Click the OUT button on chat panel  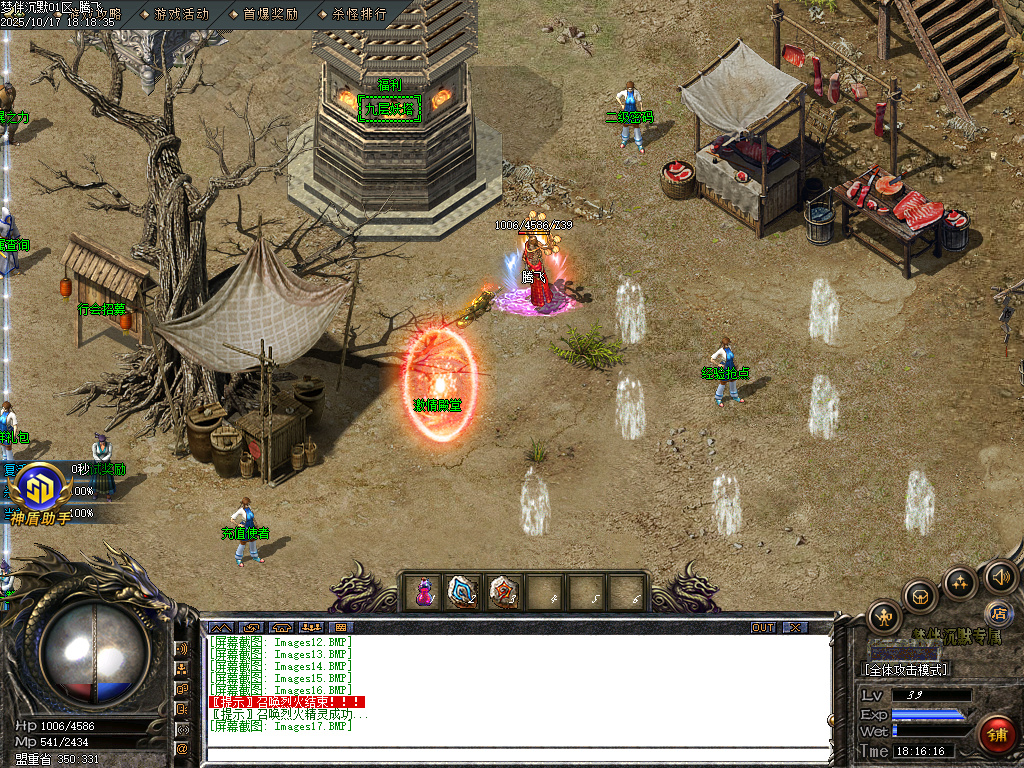(x=763, y=627)
